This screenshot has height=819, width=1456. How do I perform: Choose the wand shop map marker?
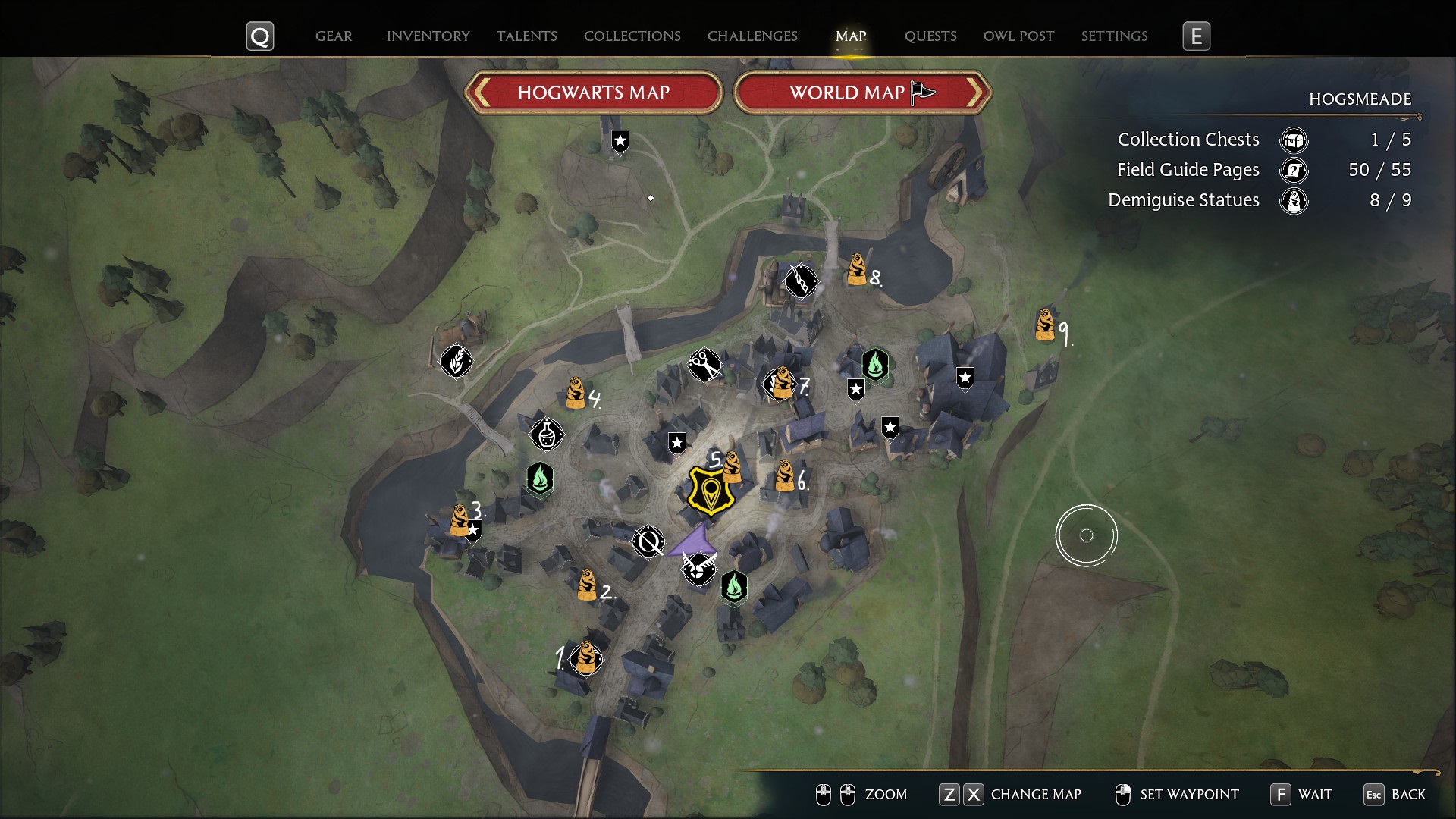800,281
